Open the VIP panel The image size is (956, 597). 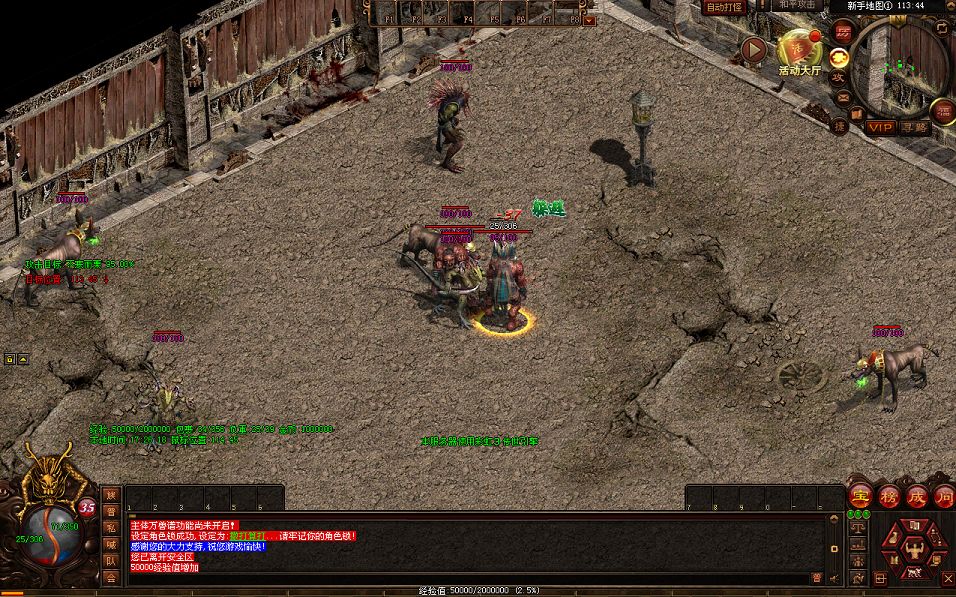[x=881, y=127]
